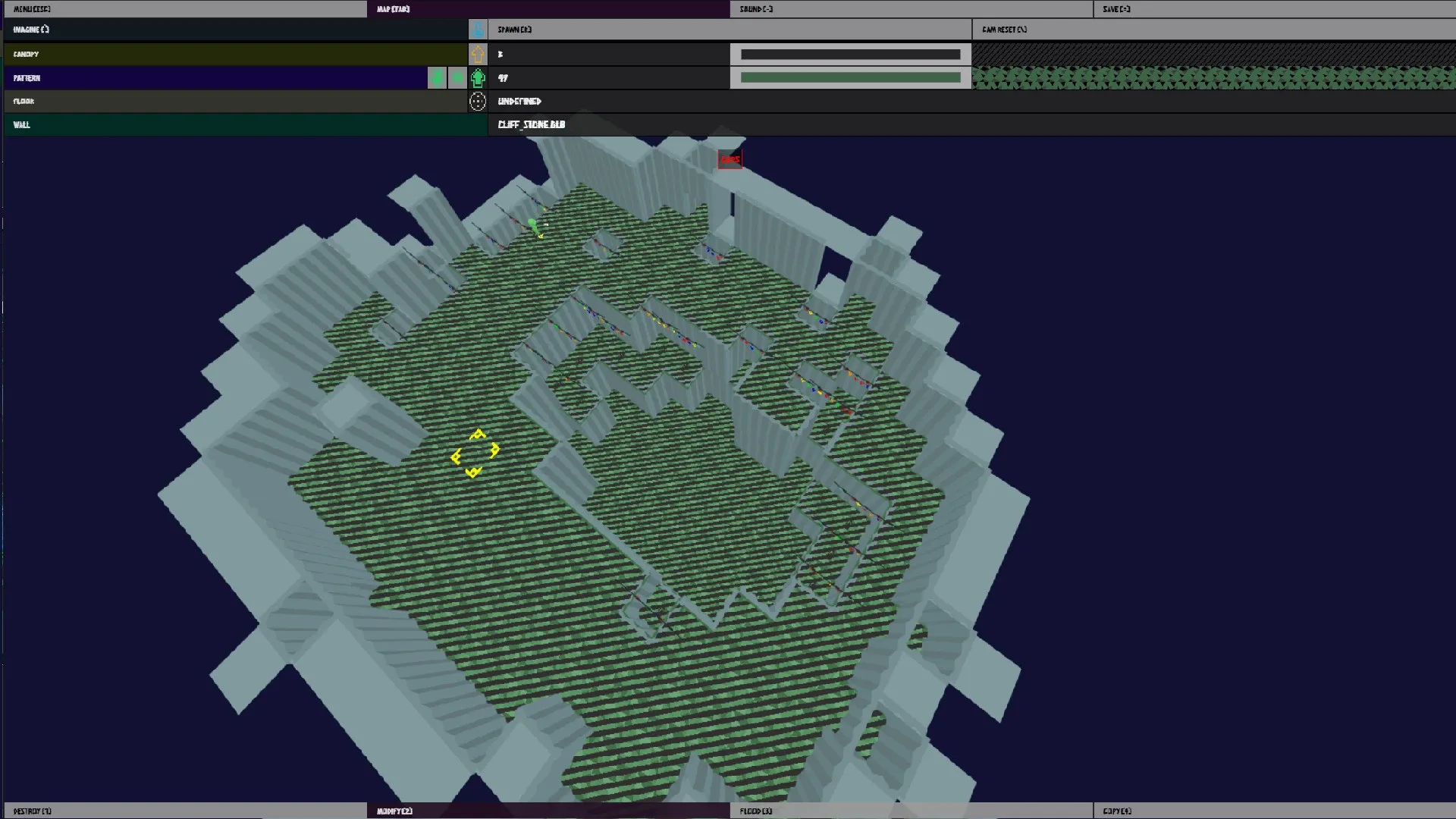The height and width of the screenshot is (819, 1456).
Task: Expand the CANOPY row
Action: [227, 54]
